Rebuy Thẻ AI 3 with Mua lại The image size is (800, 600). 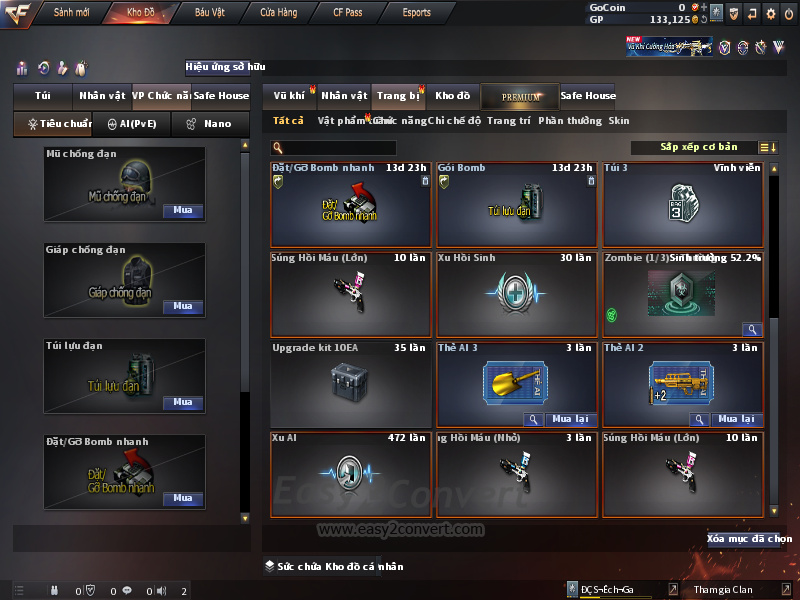tap(570, 420)
